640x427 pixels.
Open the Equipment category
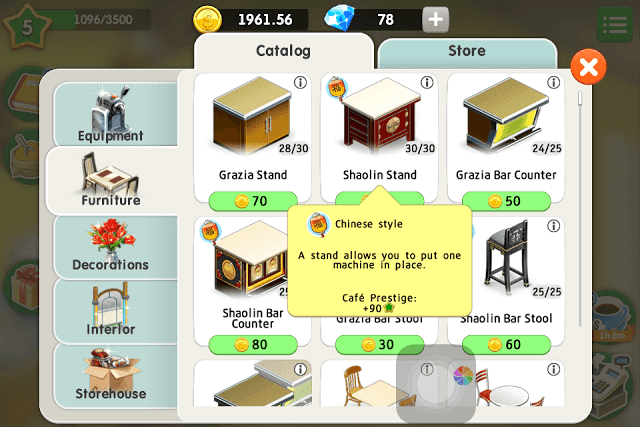(x=111, y=113)
